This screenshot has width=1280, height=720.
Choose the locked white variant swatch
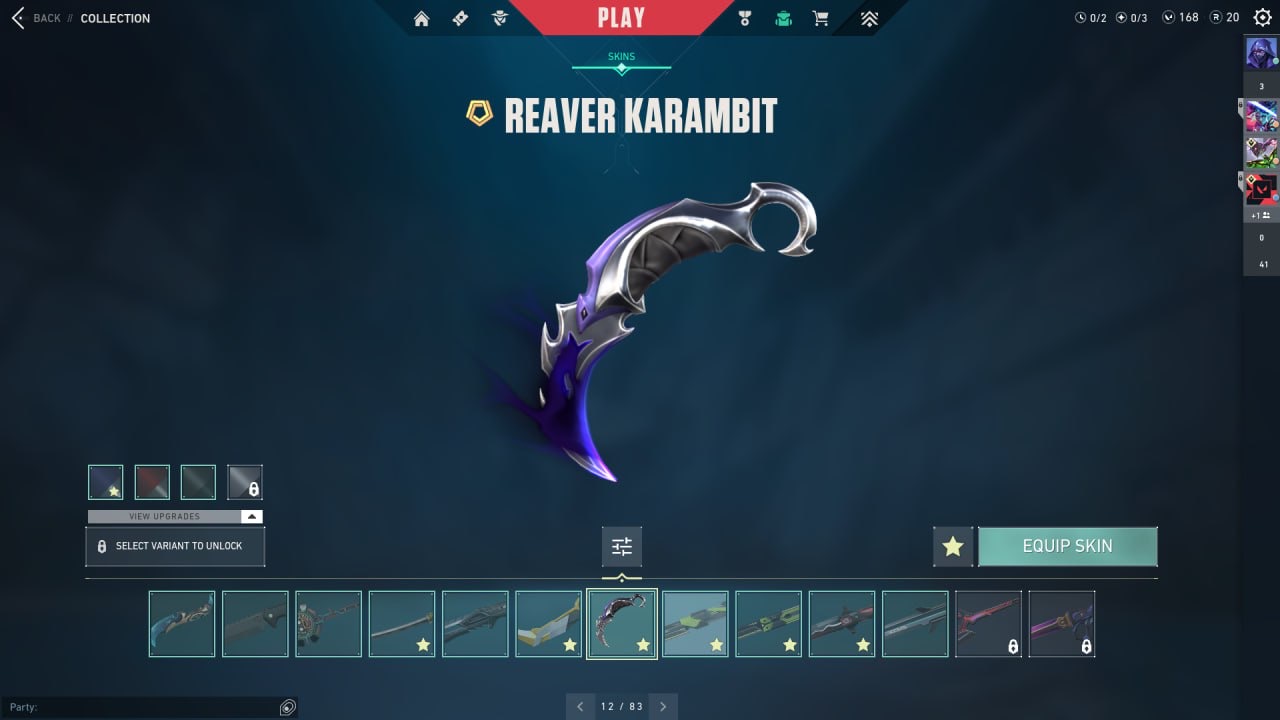tap(245, 482)
